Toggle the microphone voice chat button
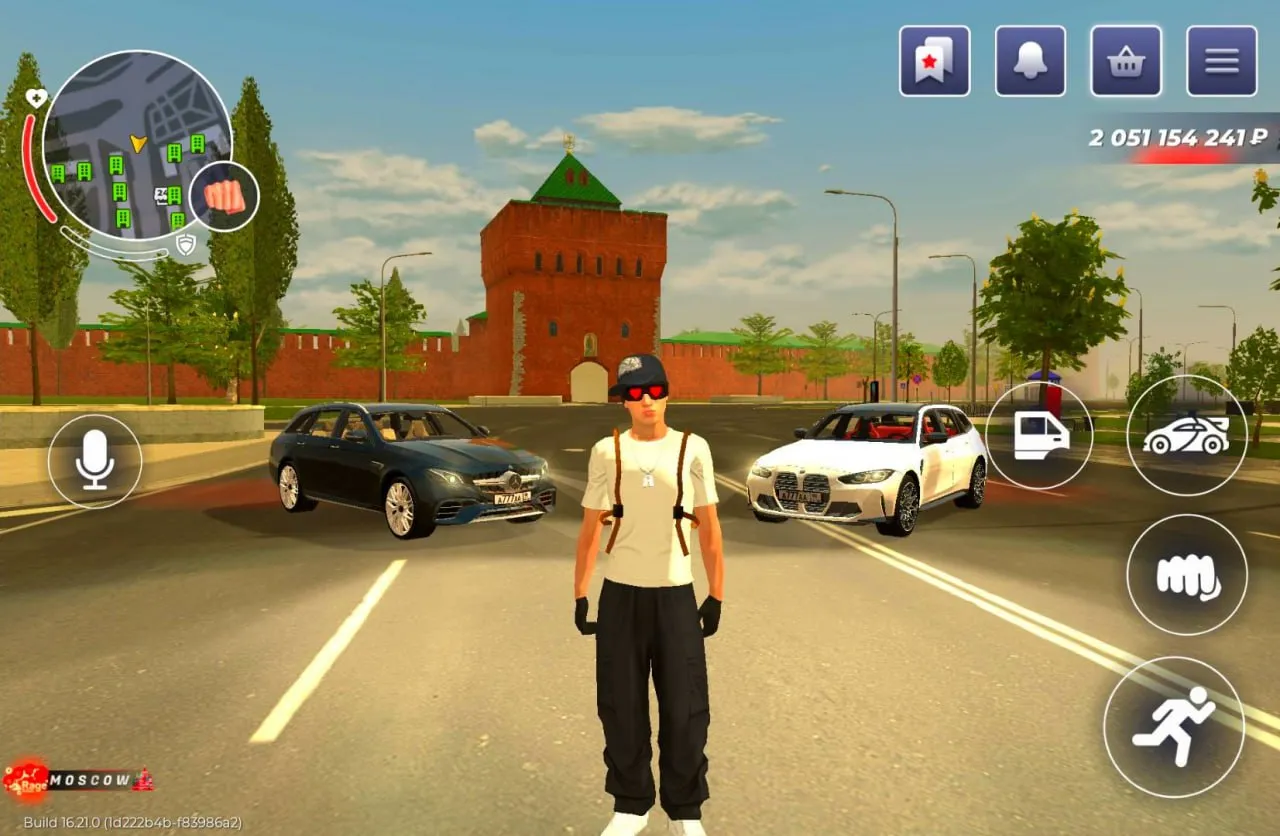The height and width of the screenshot is (836, 1280). pos(95,461)
